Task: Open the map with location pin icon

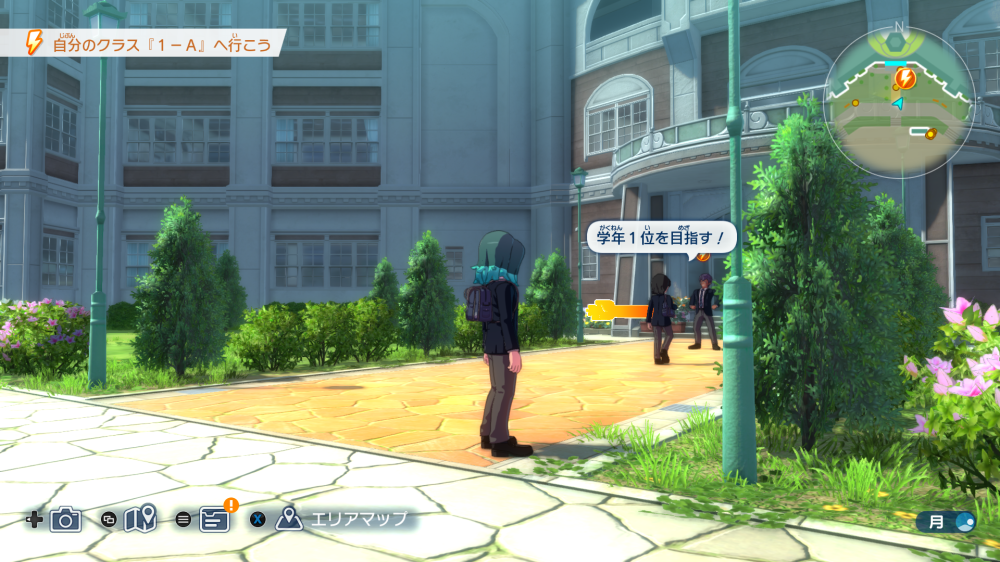Action: click(x=140, y=519)
